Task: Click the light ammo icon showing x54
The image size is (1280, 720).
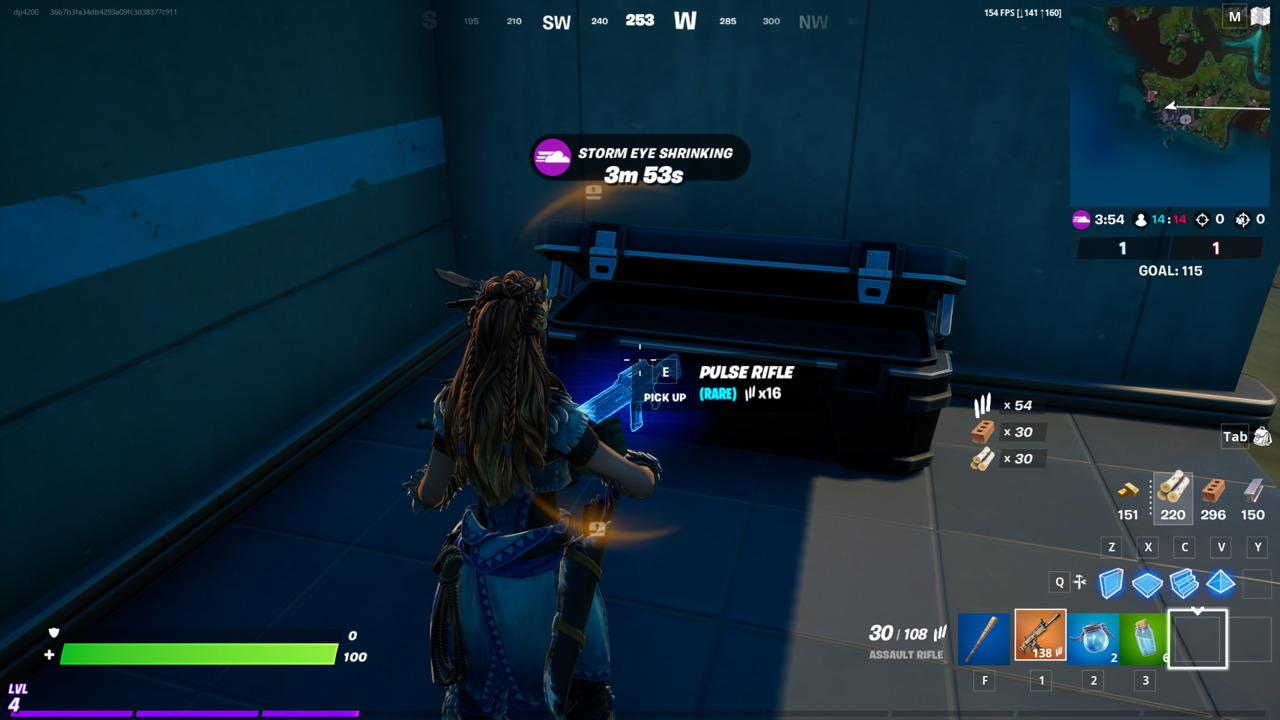Action: click(x=985, y=405)
